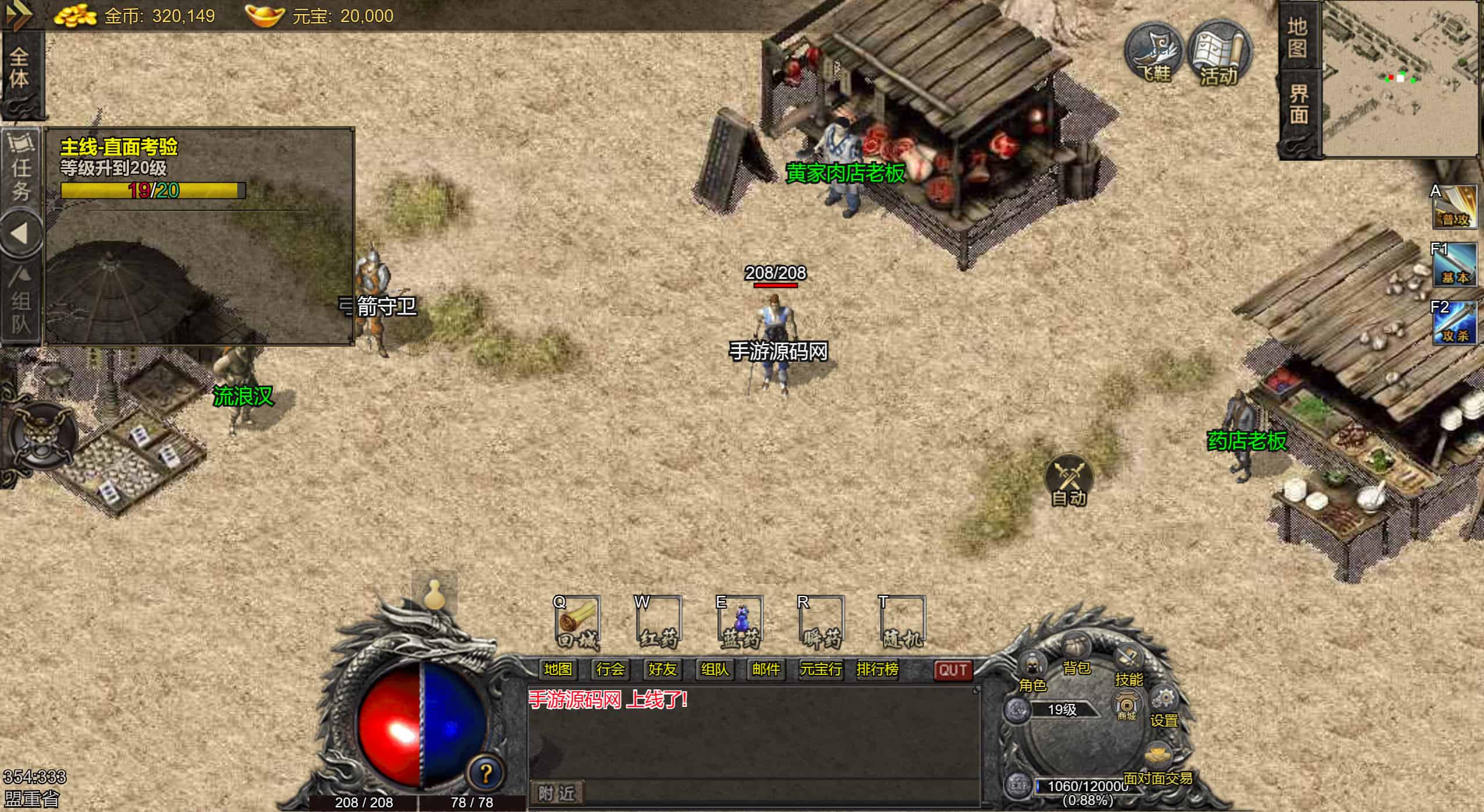Open the 组队 party button in bottom bar
The height and width of the screenshot is (812, 1484).
715,670
